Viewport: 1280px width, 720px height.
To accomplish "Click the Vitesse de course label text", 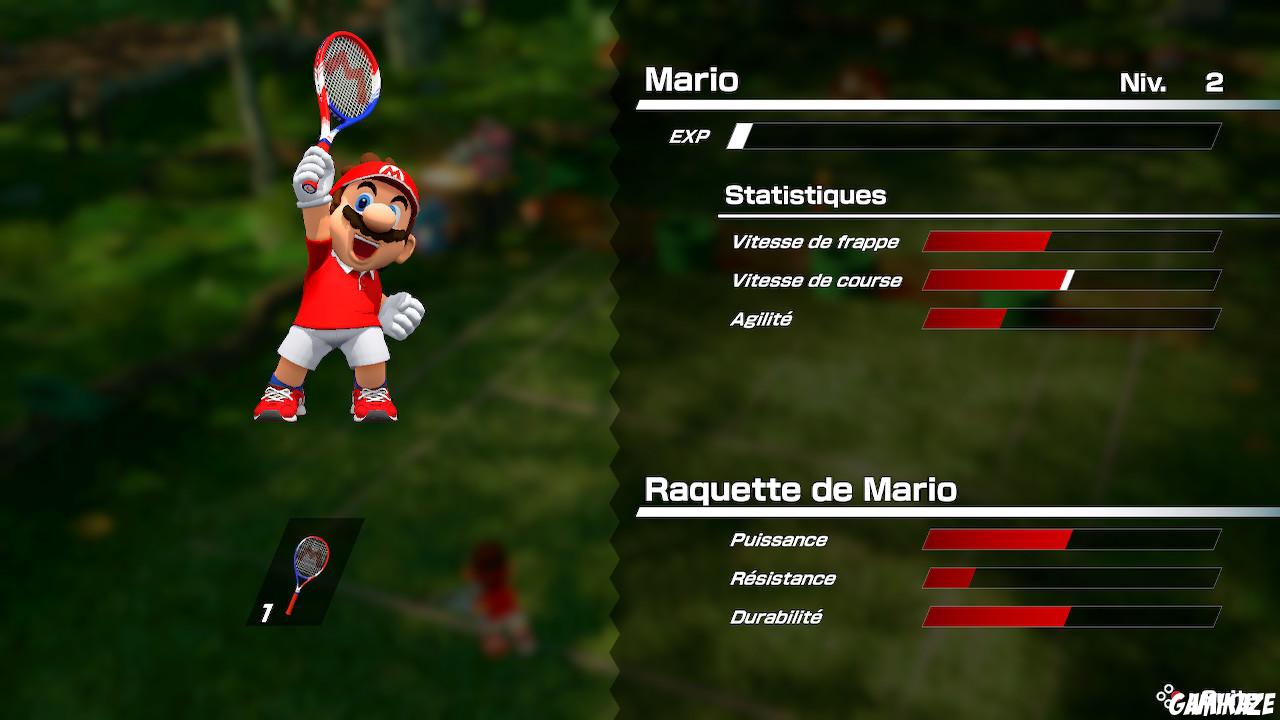I will click(x=816, y=280).
